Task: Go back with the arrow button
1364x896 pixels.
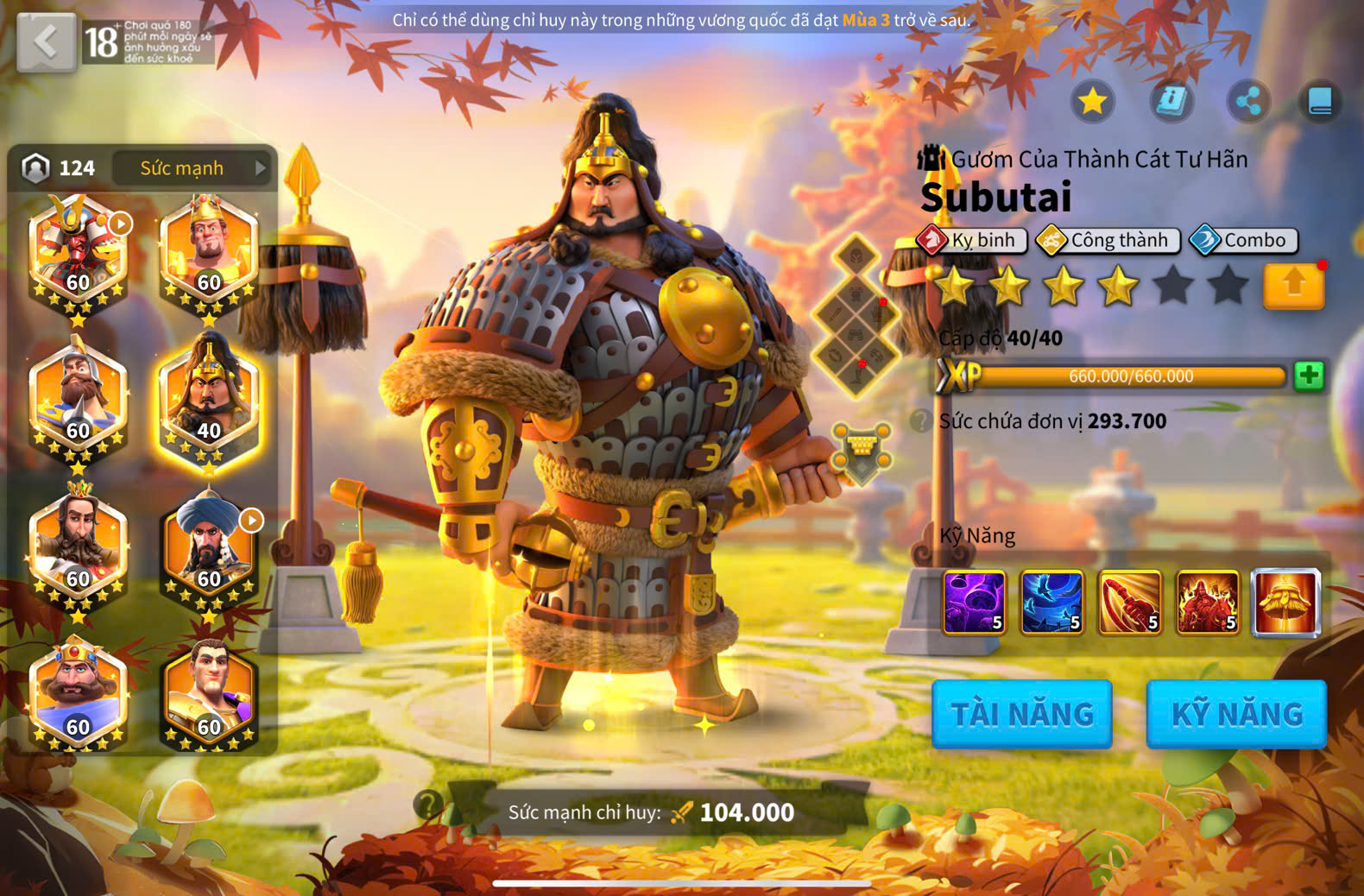Action: pyautogui.click(x=46, y=41)
